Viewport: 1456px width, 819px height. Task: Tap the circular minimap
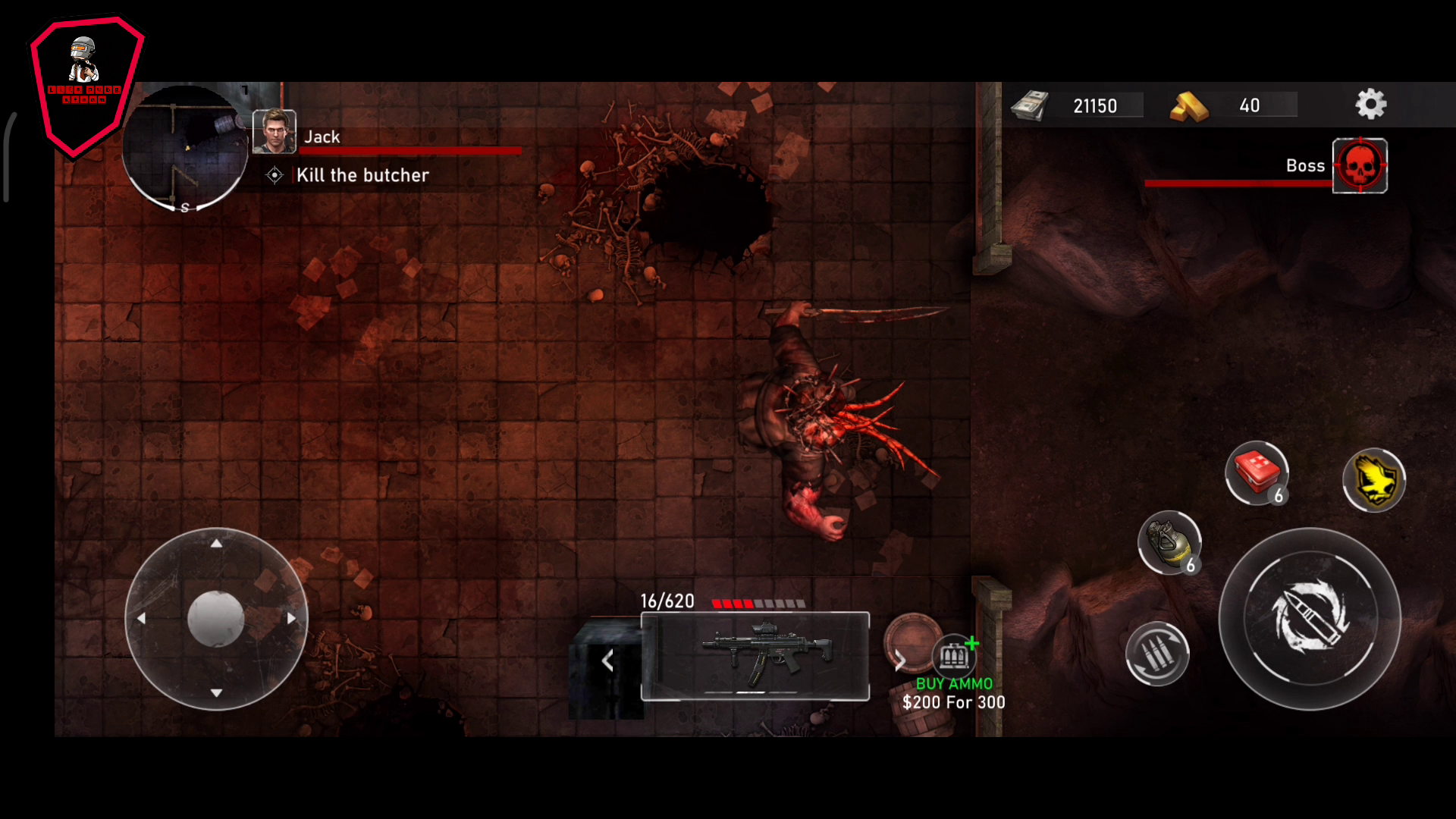coord(185,149)
